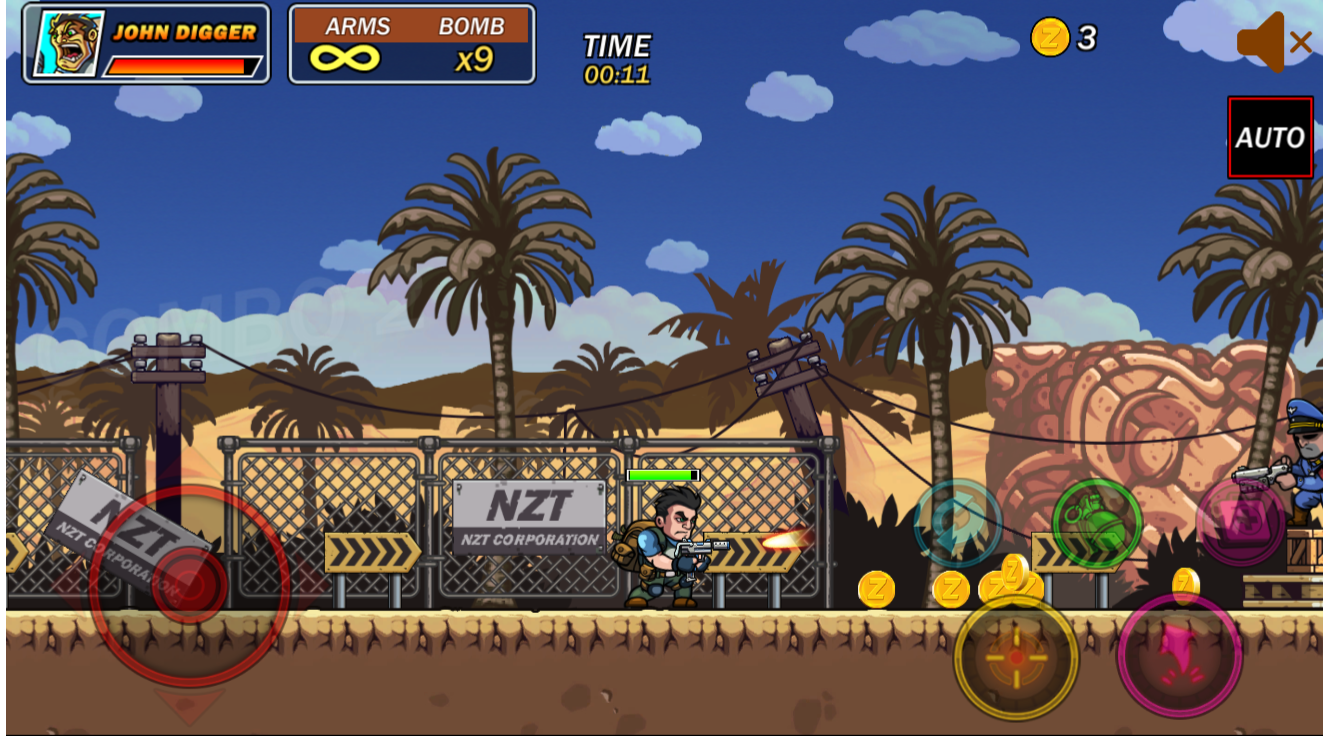This screenshot has height=746, width=1326.
Task: Open details on the TIME 00:11 display
Action: (x=615, y=57)
